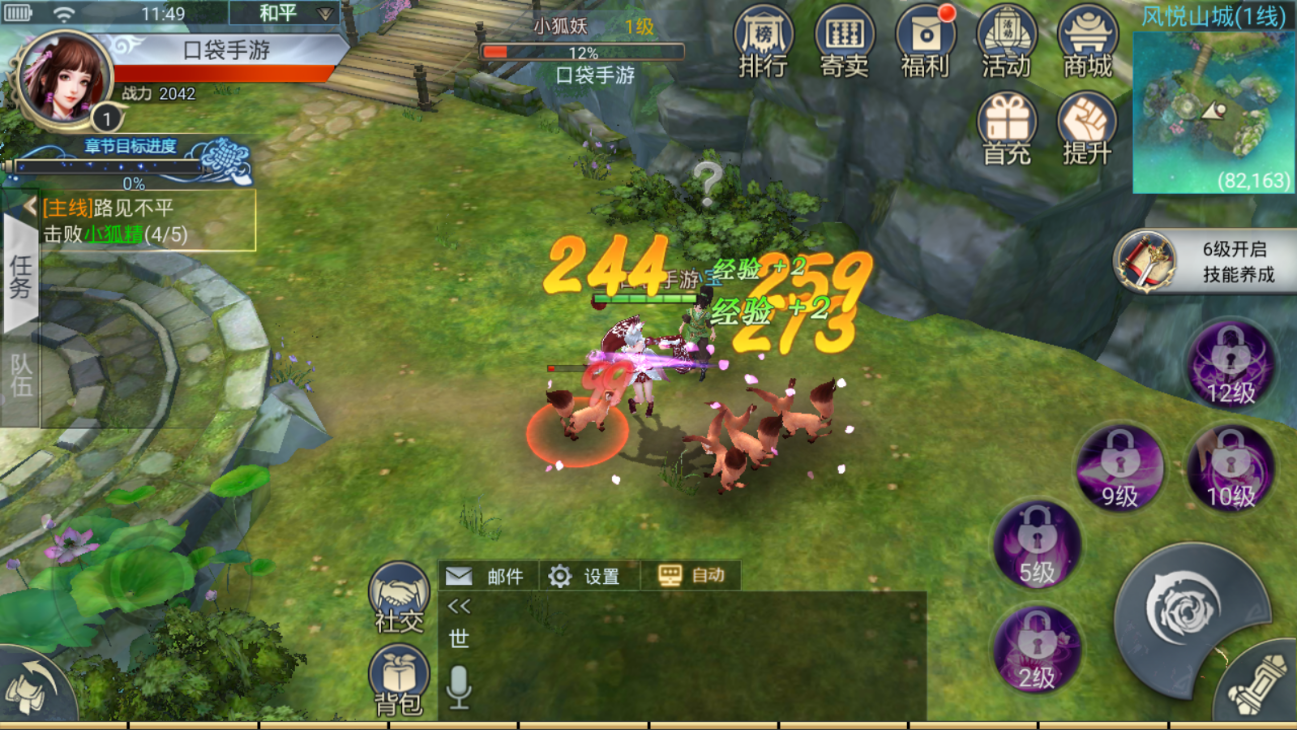Open the 邮件 mailbox
The image size is (1297, 730).
487,577
